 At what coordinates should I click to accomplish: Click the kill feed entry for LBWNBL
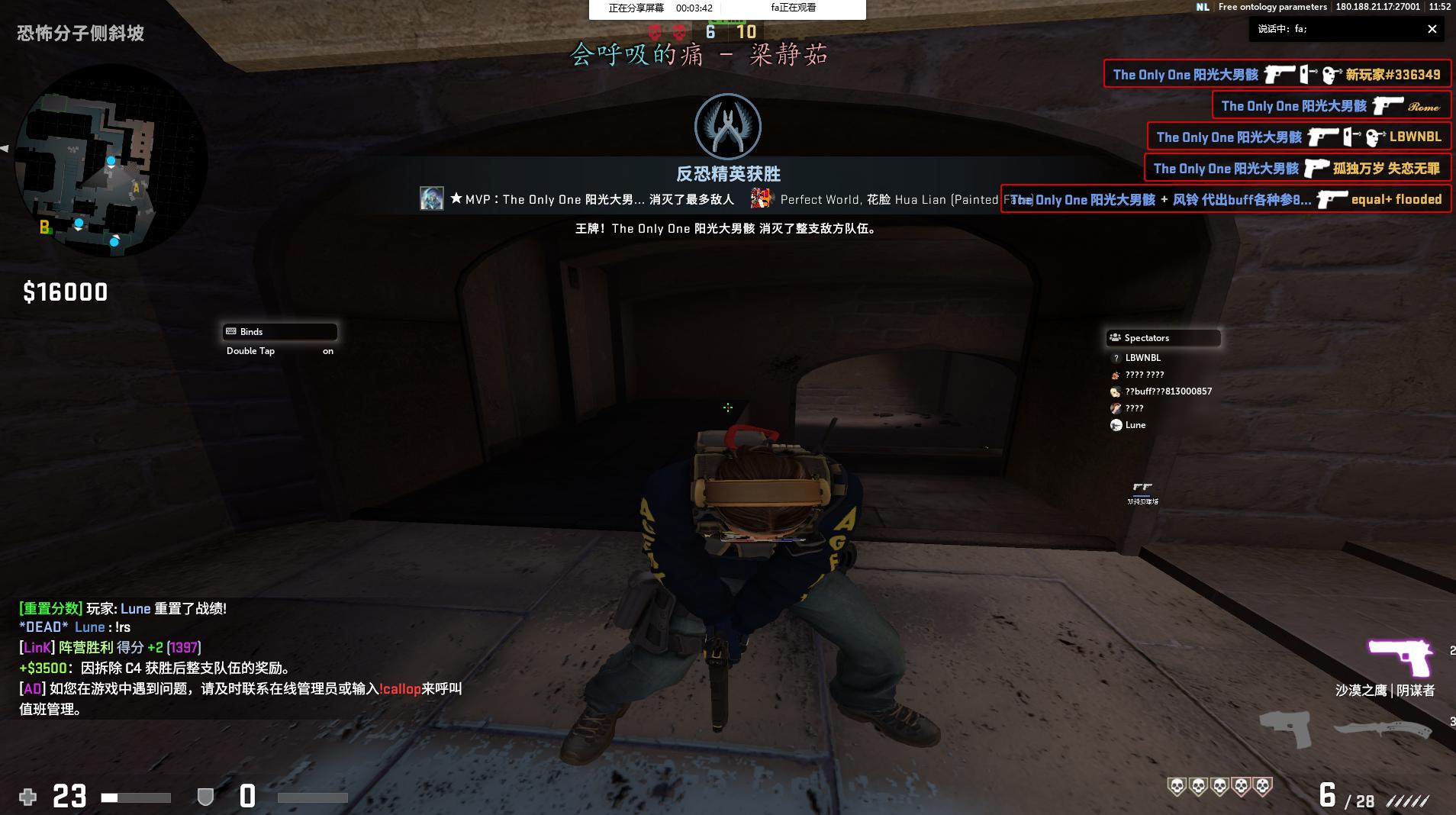[x=1298, y=137]
